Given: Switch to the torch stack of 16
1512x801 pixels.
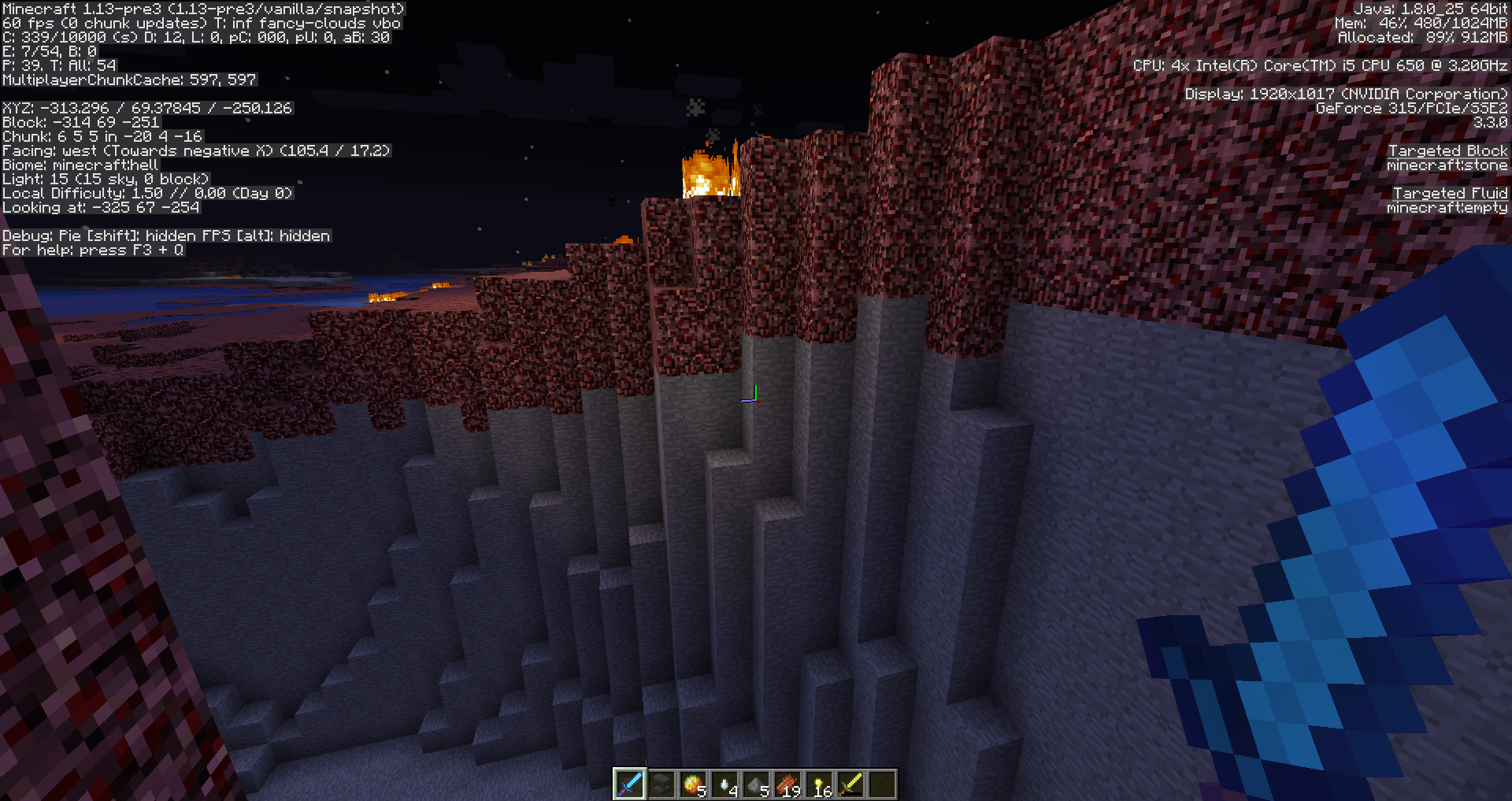Looking at the screenshot, I should pyautogui.click(x=819, y=784).
